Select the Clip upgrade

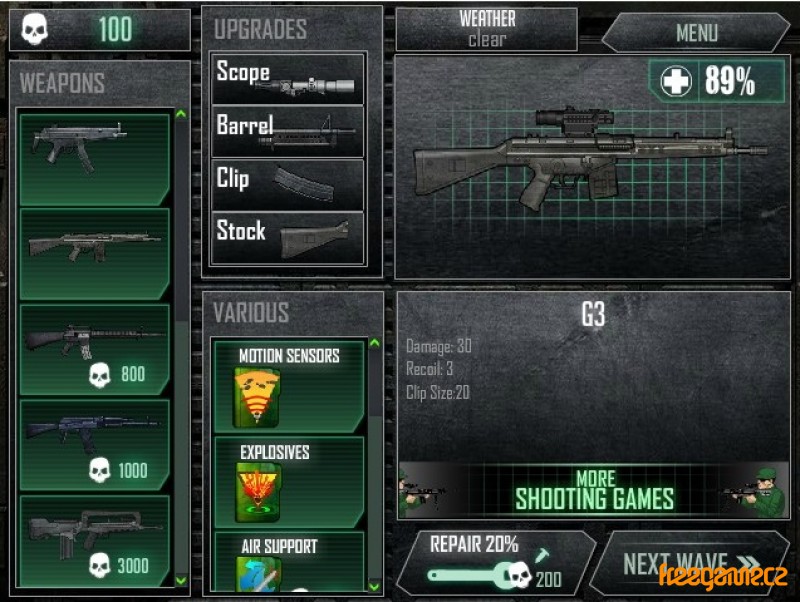click(x=288, y=183)
